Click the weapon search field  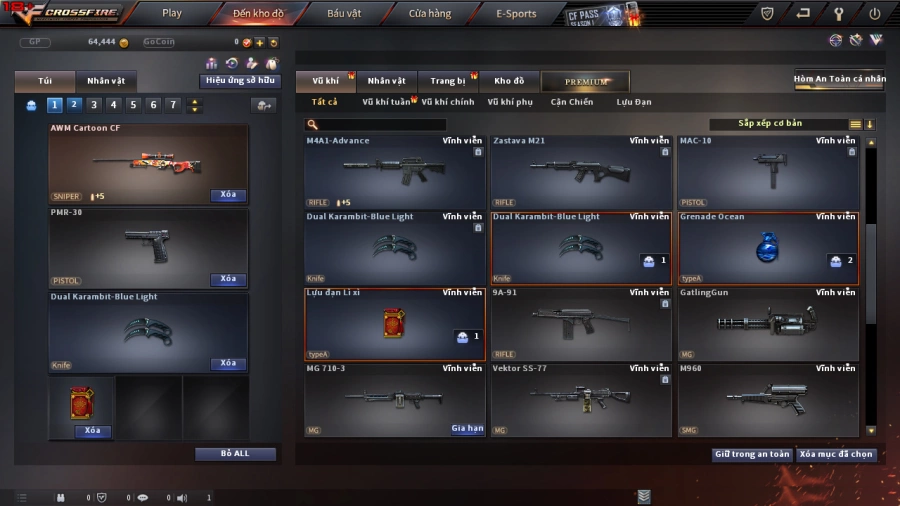point(380,125)
